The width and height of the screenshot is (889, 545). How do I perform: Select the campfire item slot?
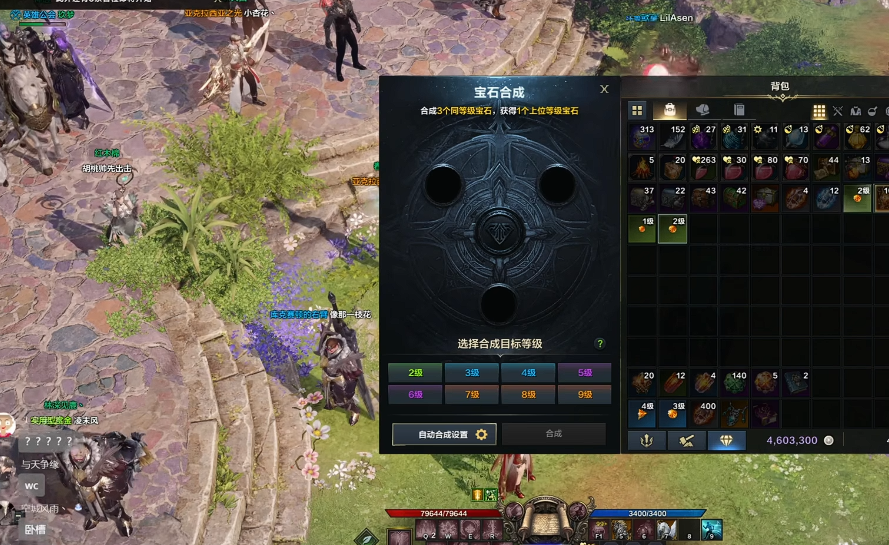[642, 168]
